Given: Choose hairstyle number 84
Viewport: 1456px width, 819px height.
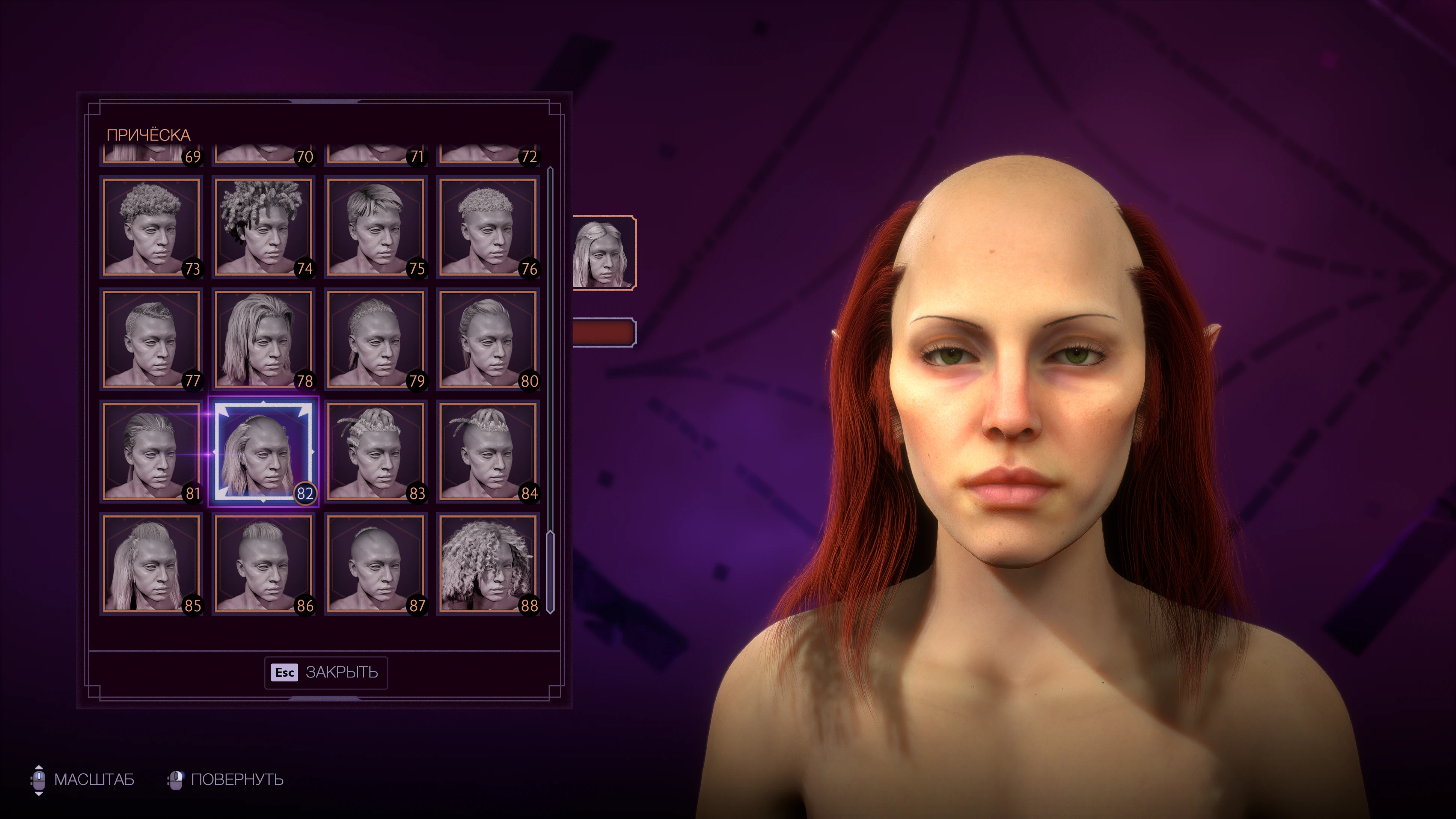Looking at the screenshot, I should [488, 452].
